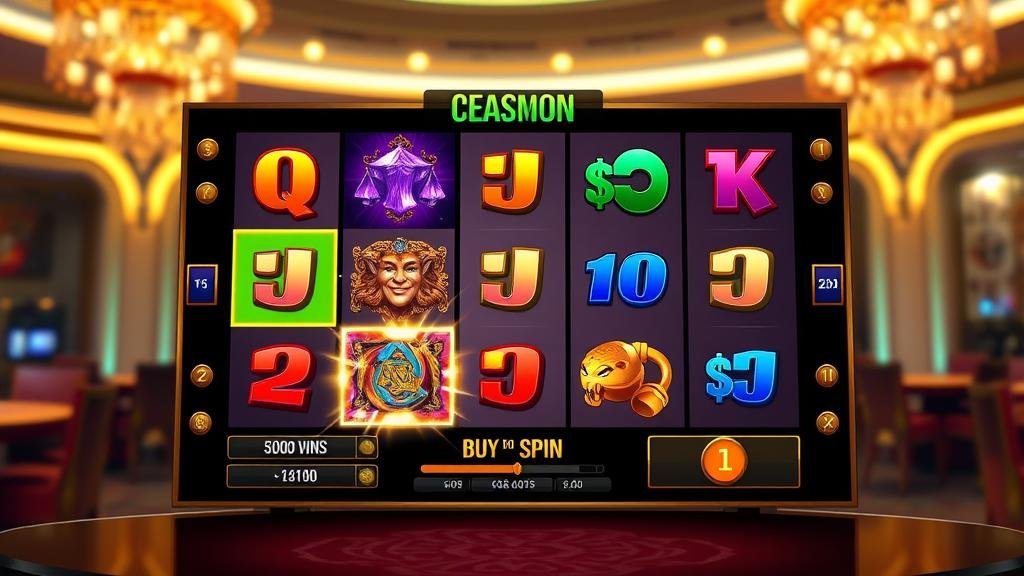Select the blue payline box labeled 201
Viewport: 1024px width, 576px height.
click(827, 284)
